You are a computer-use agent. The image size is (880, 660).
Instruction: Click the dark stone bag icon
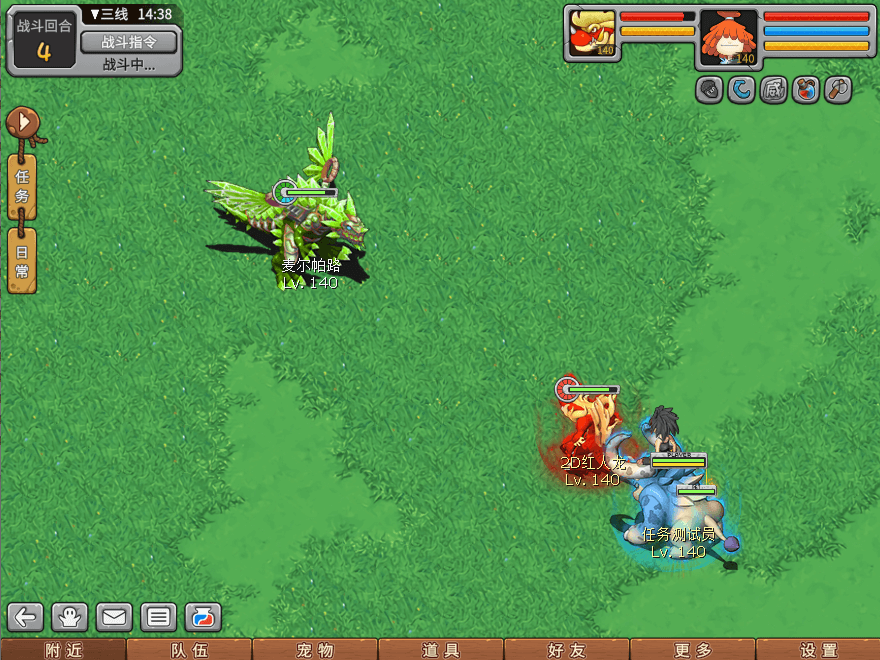pos(710,90)
